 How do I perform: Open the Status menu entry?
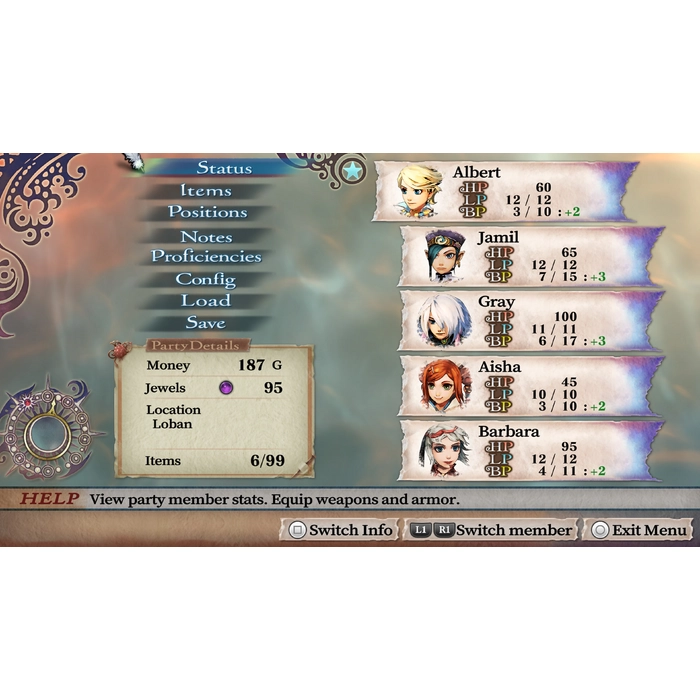click(x=223, y=168)
